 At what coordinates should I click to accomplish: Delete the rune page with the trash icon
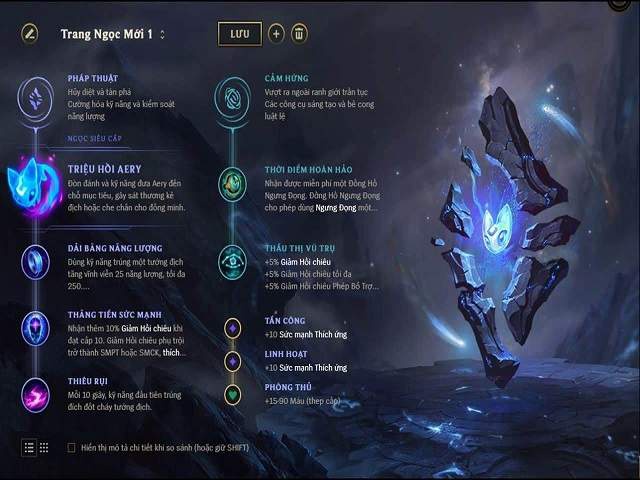point(299,33)
